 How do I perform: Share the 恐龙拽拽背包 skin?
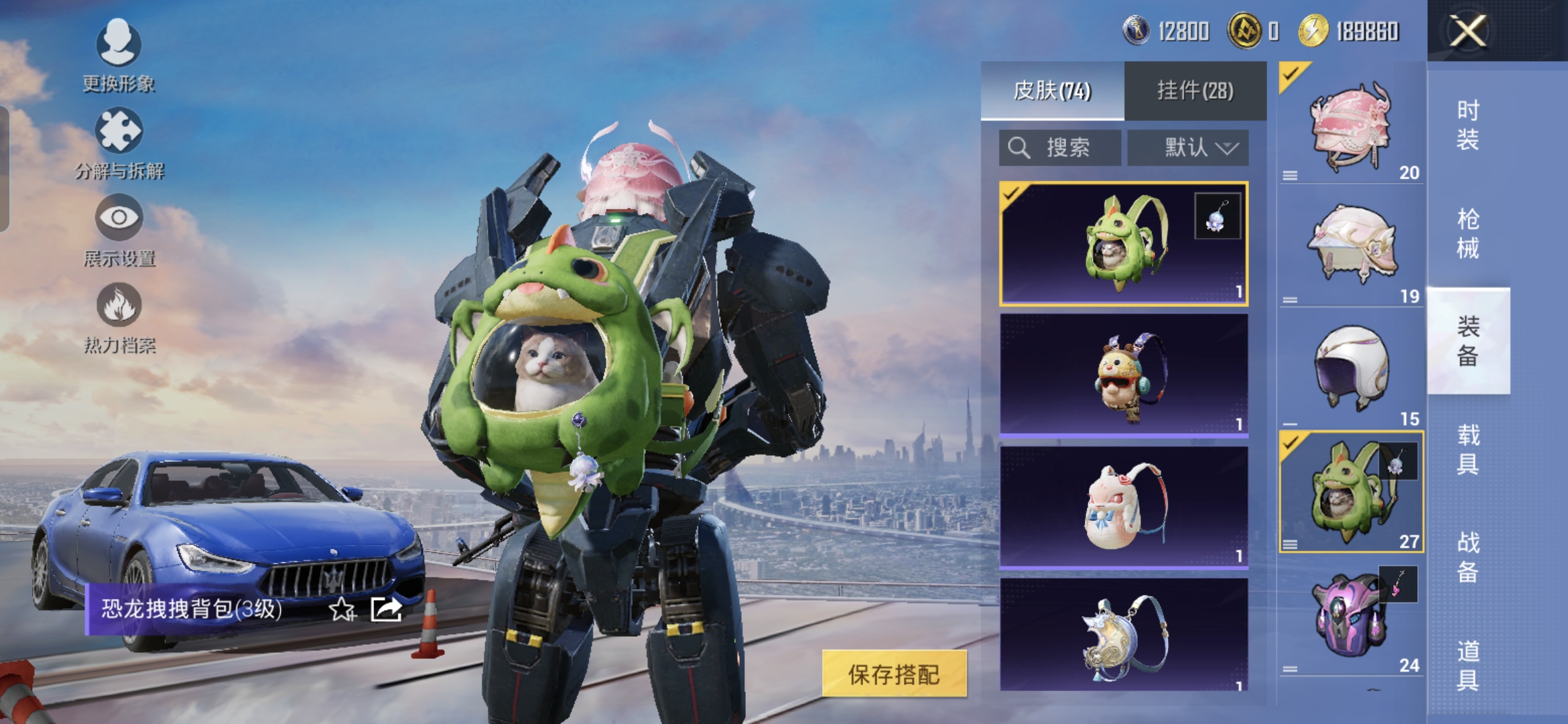pos(386,609)
